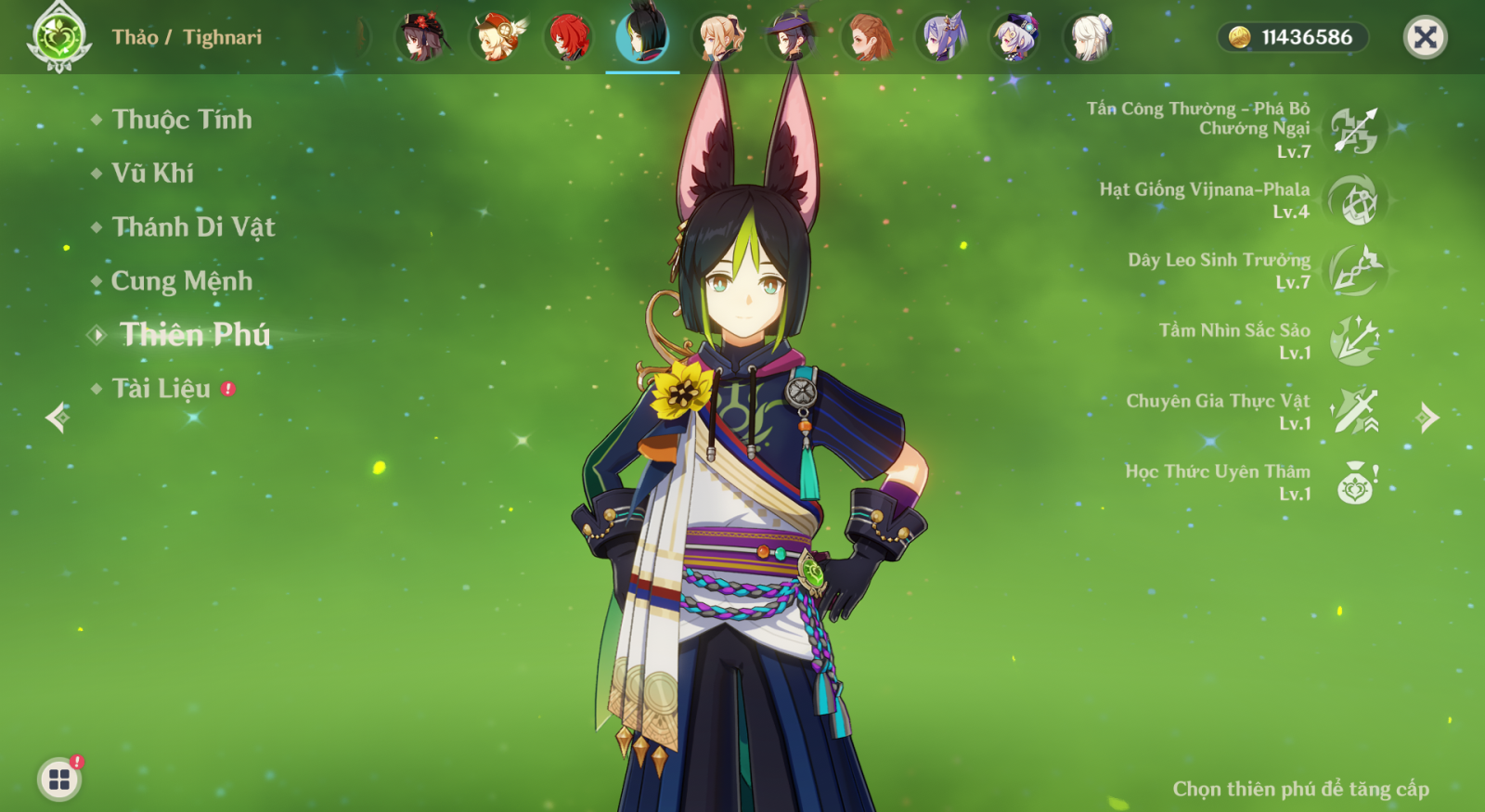Open the Học Thức Uyên Thâm talent
The image size is (1485, 812).
pos(1355,483)
